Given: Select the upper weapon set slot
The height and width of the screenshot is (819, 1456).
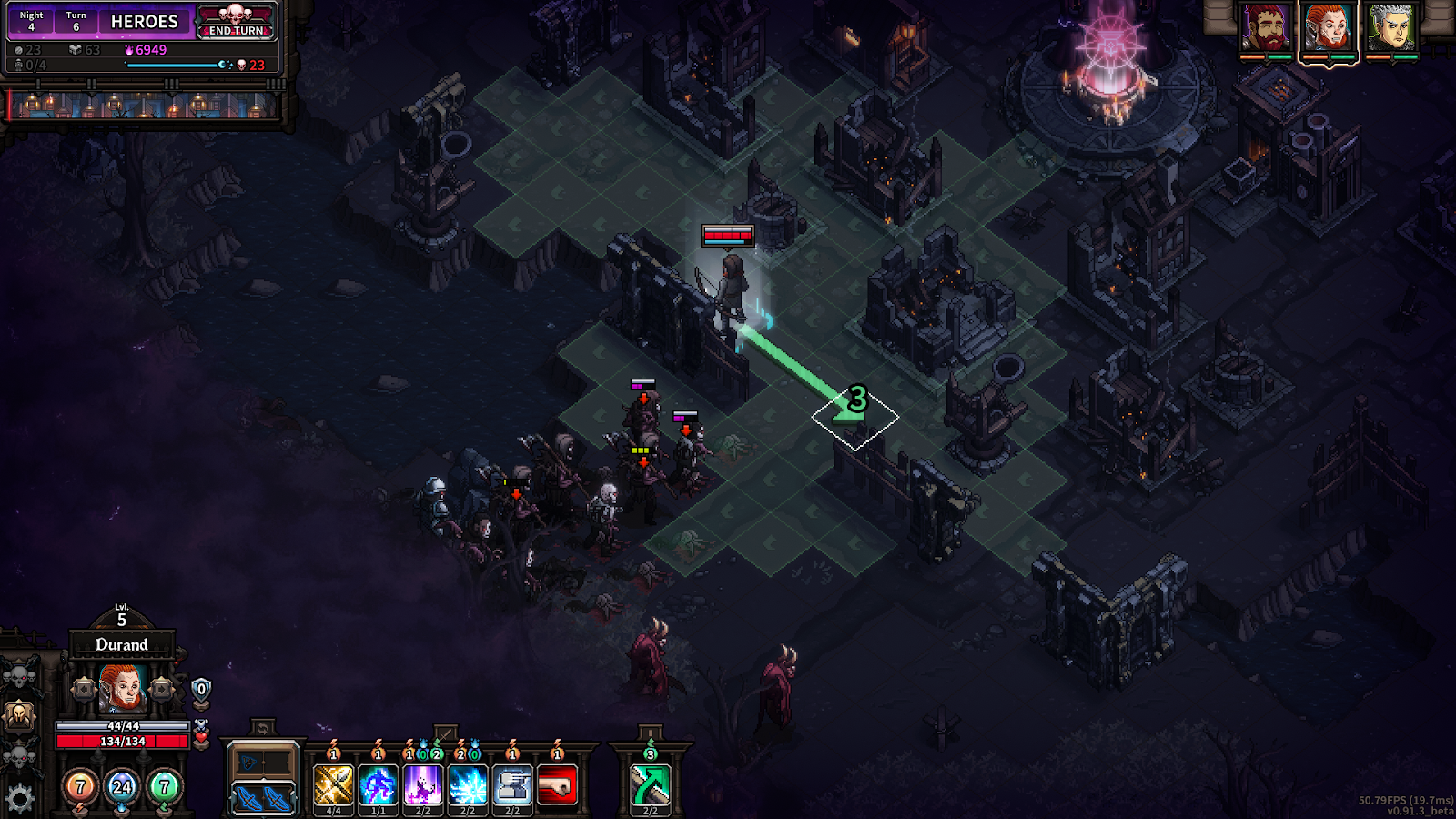Looking at the screenshot, I should click(263, 762).
